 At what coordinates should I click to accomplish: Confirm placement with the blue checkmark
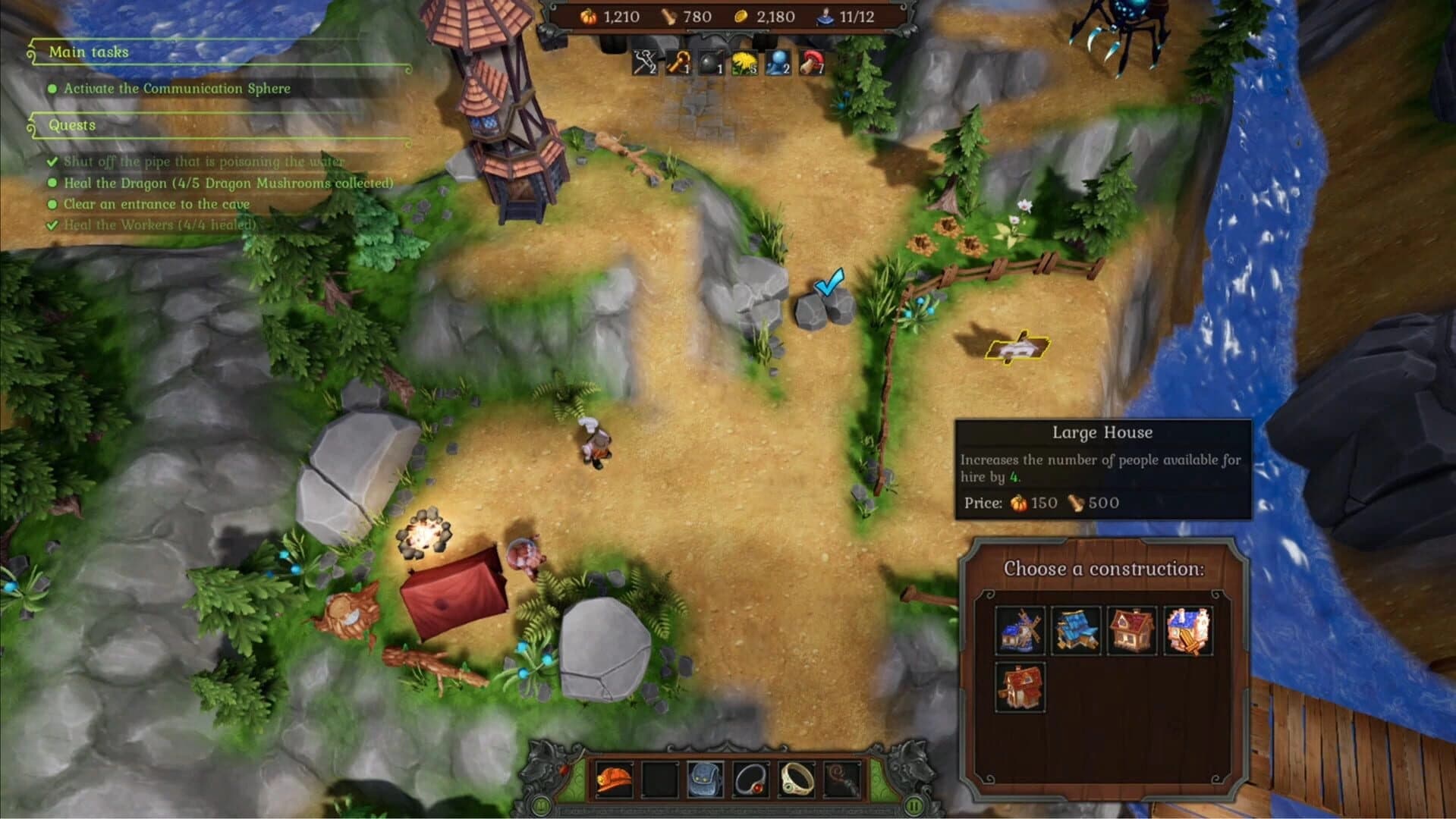click(x=829, y=283)
